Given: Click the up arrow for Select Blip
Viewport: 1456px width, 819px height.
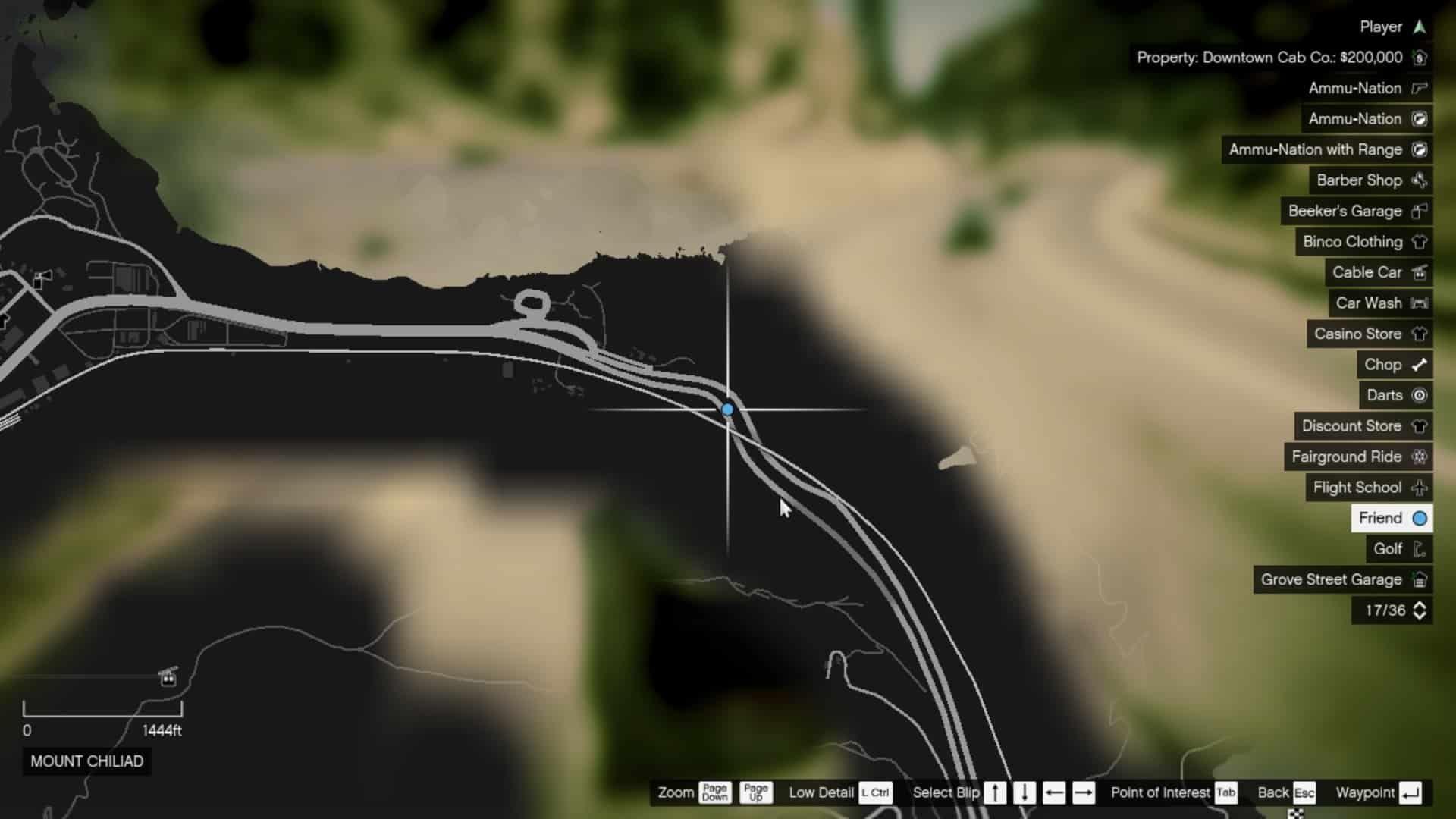Looking at the screenshot, I should (x=994, y=792).
